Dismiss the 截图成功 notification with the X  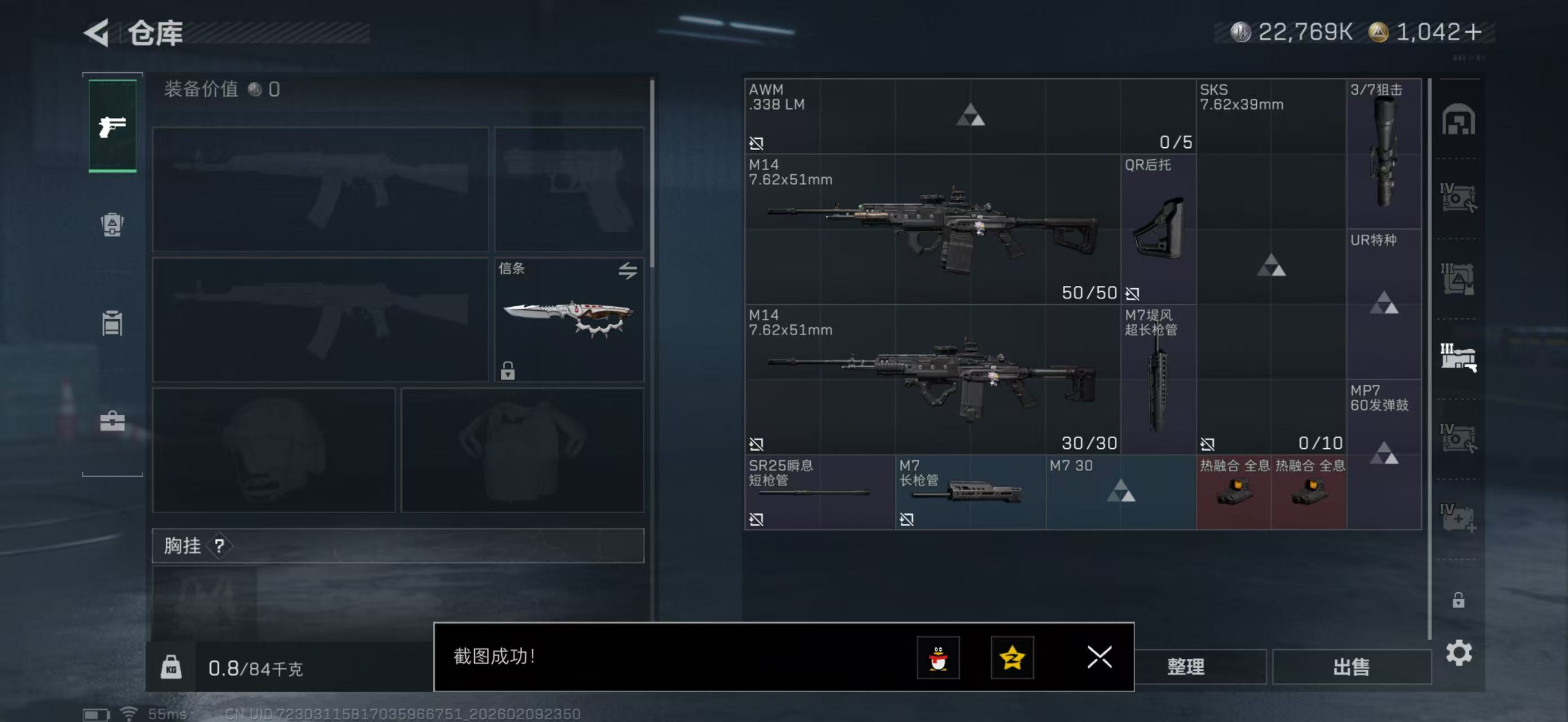point(1099,658)
